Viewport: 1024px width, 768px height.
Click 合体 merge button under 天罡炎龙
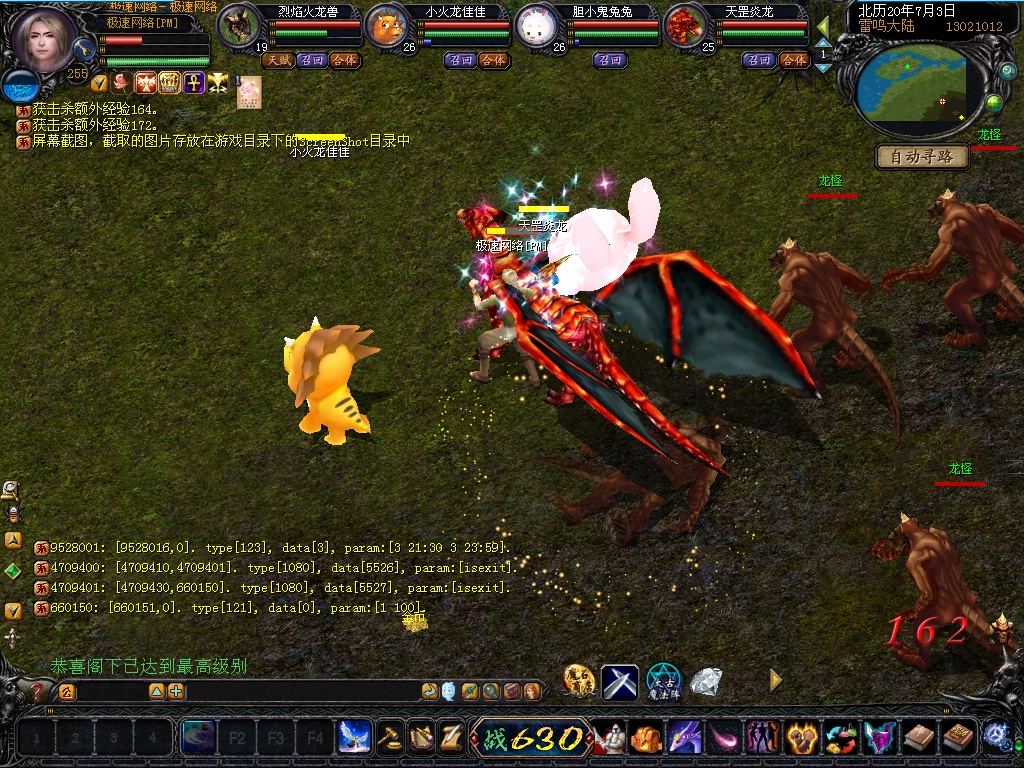793,60
